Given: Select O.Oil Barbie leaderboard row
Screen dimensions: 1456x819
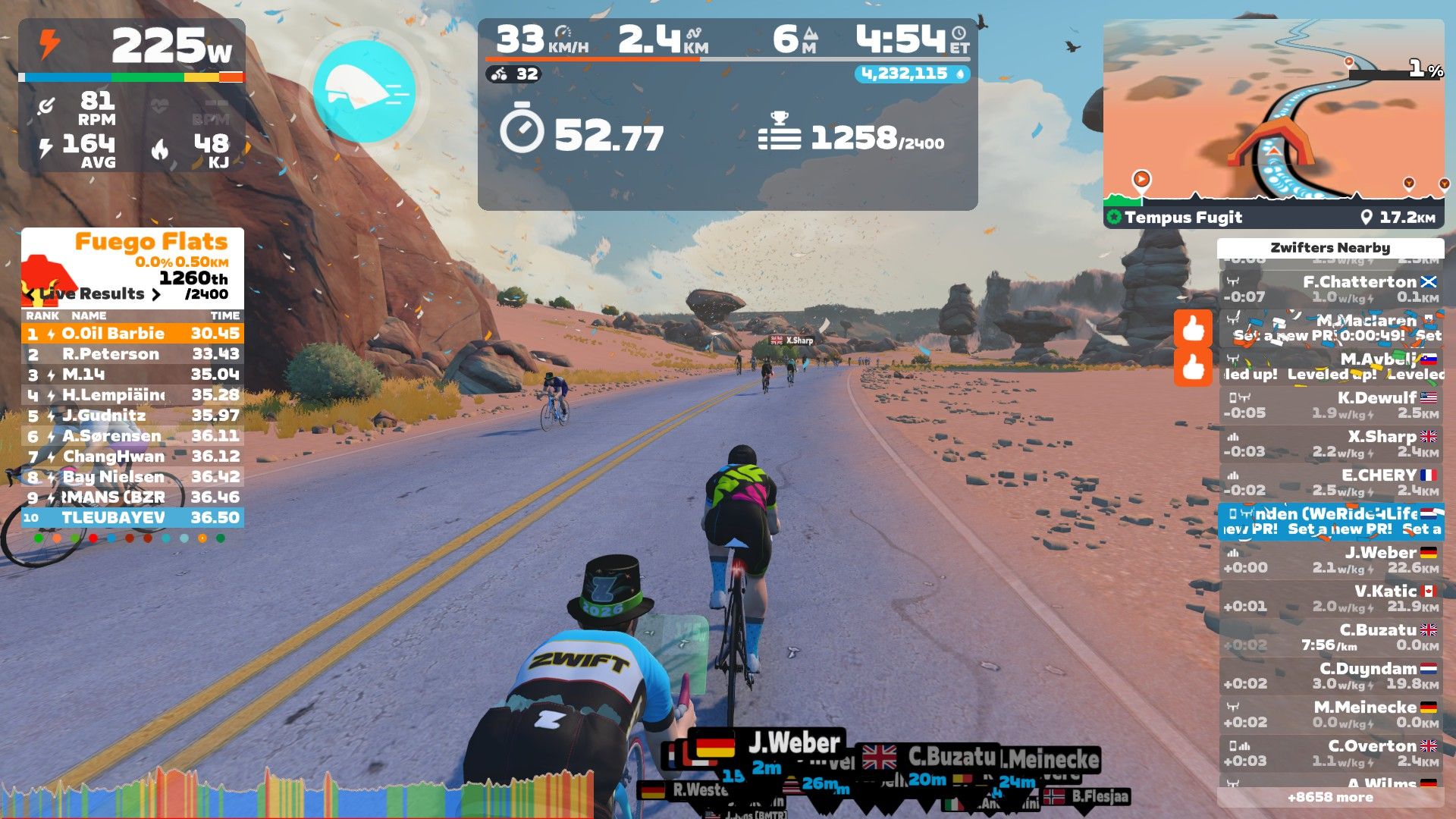Looking at the screenshot, I should (133, 334).
